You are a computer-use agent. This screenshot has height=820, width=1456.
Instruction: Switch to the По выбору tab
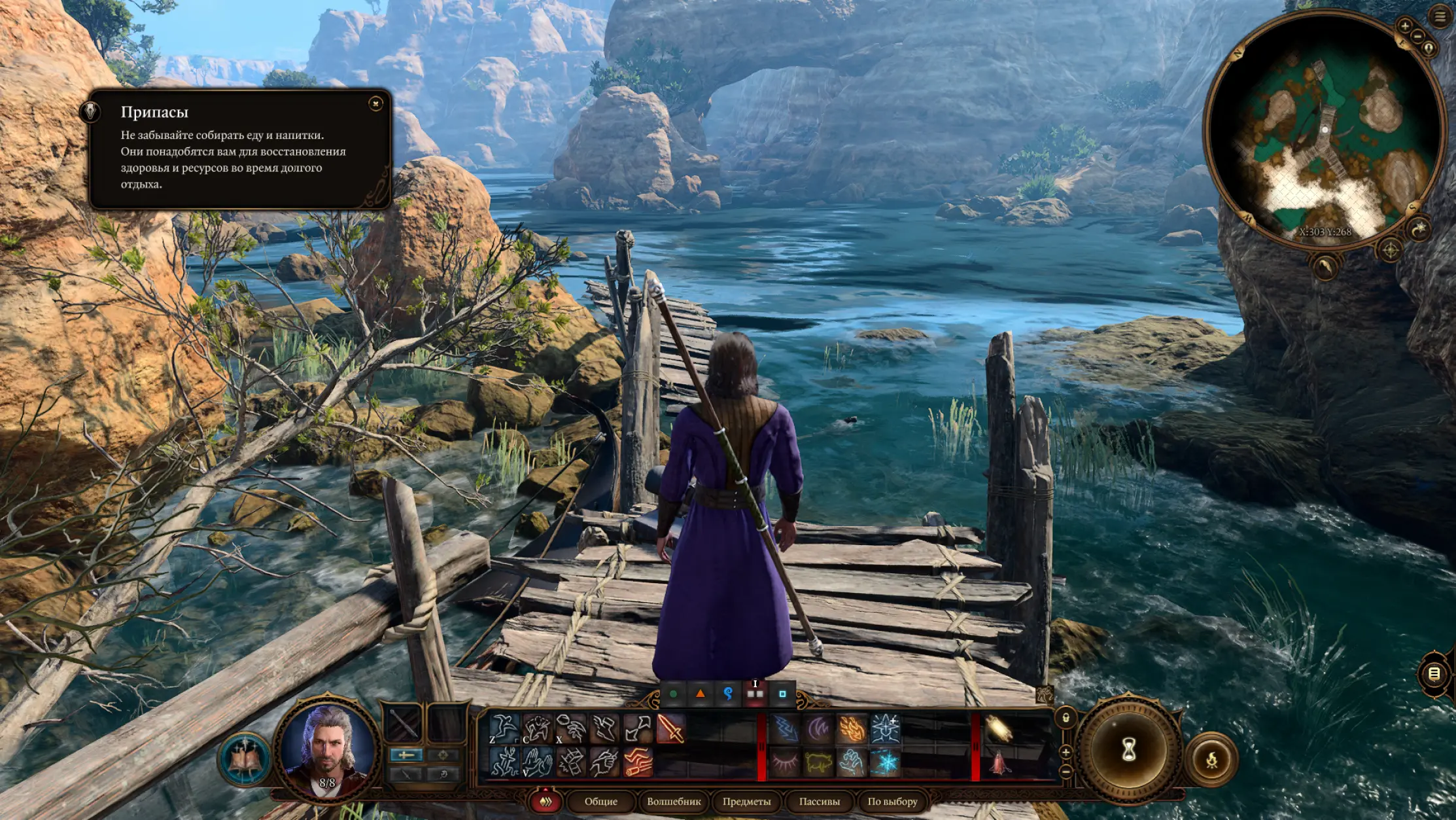click(892, 801)
